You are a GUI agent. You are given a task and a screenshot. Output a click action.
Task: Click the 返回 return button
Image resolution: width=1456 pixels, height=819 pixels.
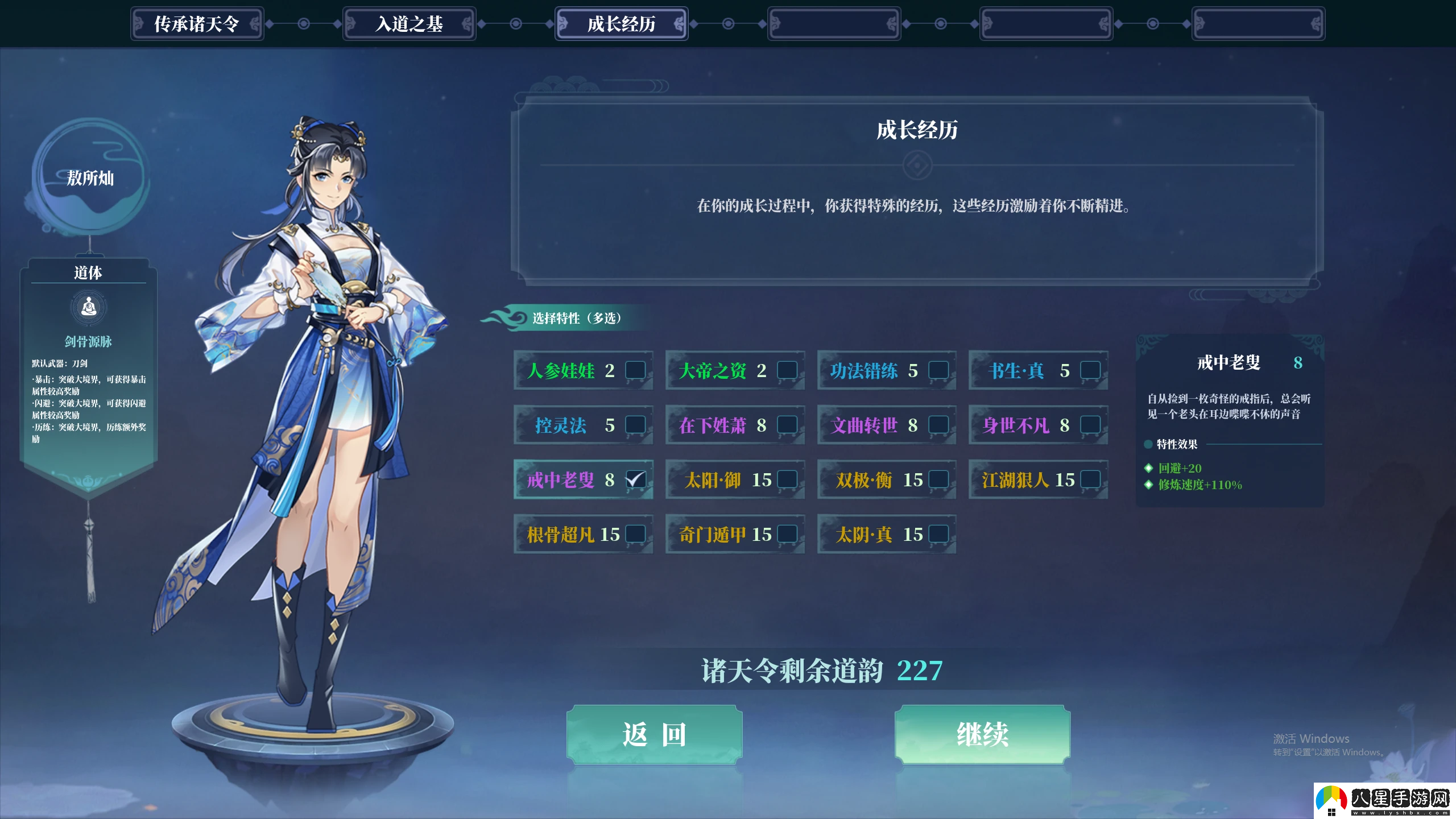[655, 734]
